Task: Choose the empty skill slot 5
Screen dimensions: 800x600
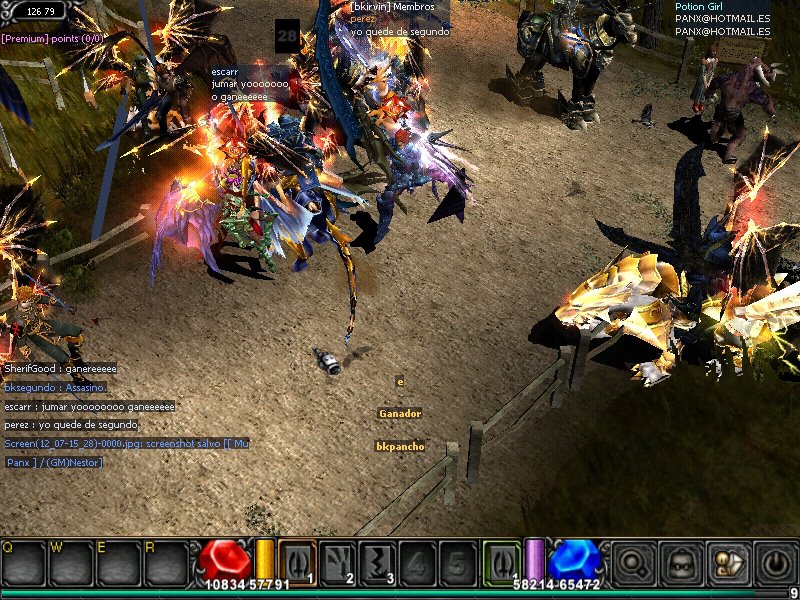Action: [457, 561]
